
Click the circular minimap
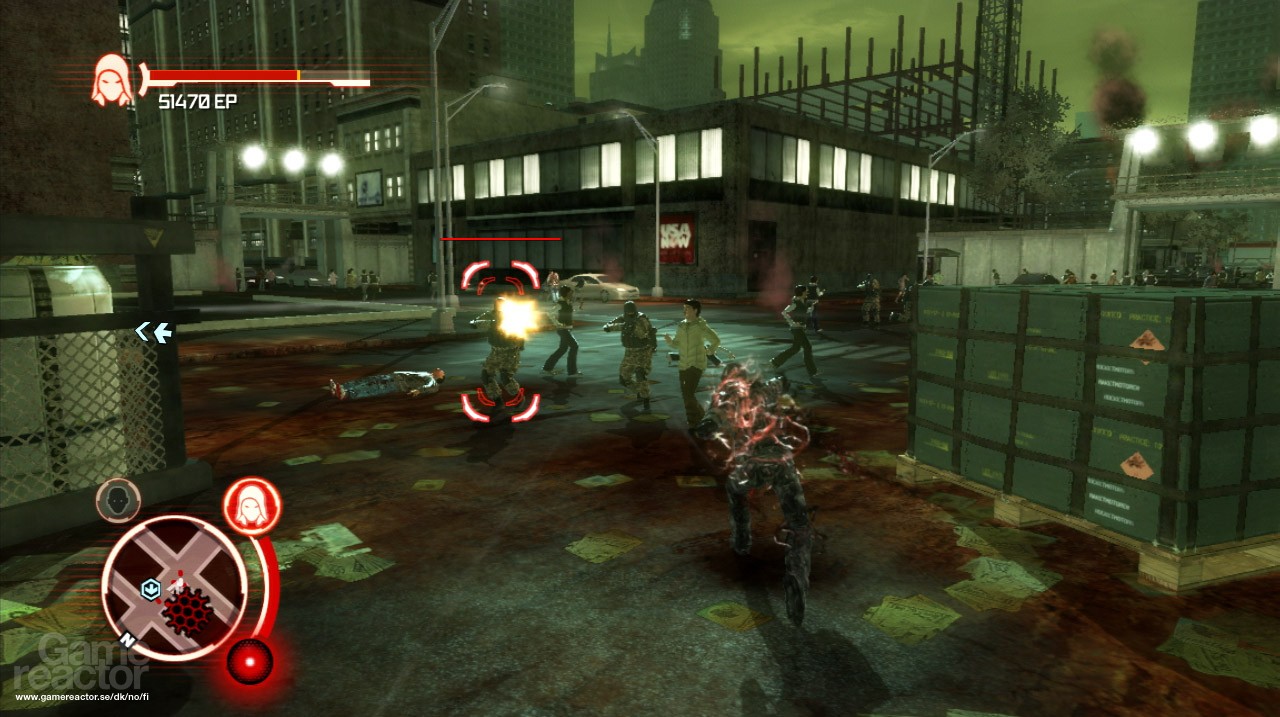click(174, 587)
